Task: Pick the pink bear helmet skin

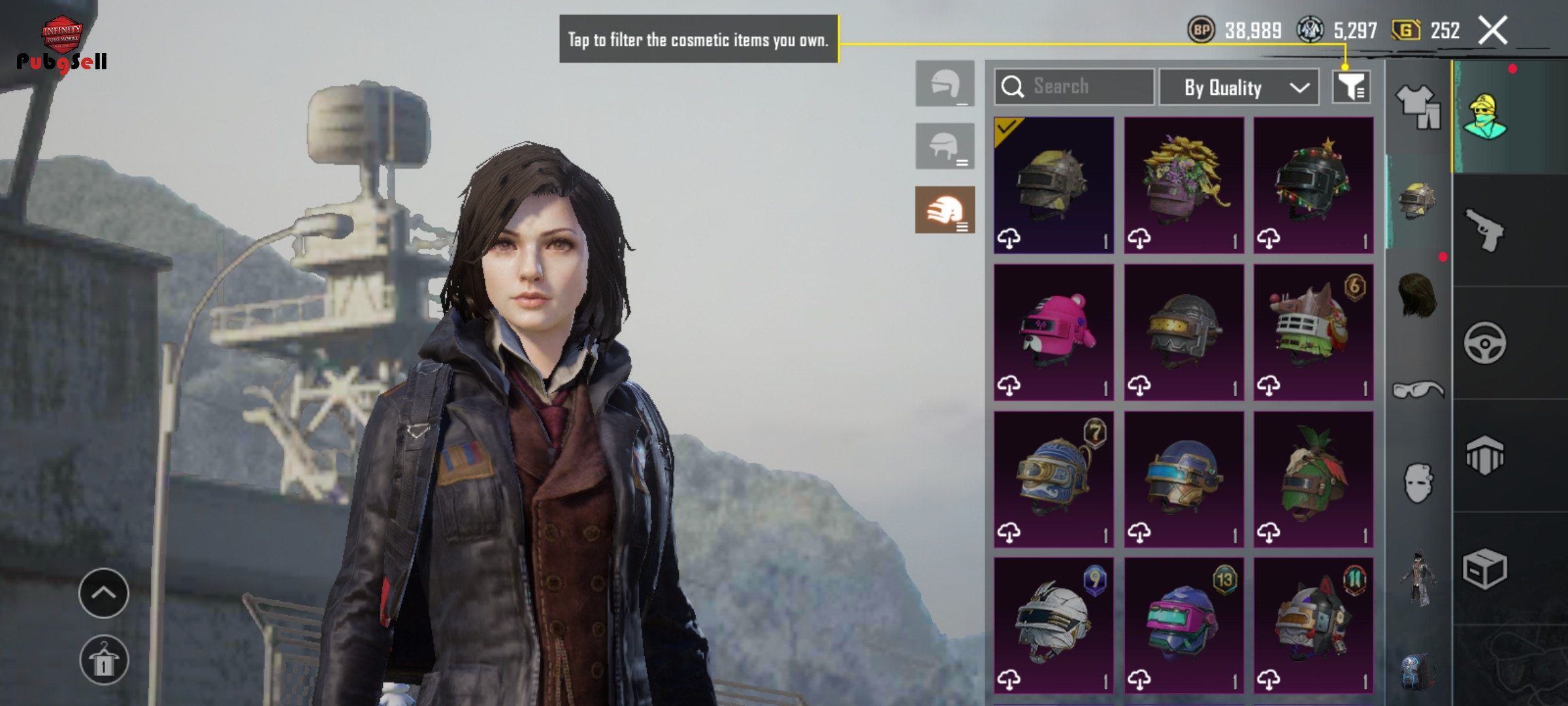Action: (1053, 332)
